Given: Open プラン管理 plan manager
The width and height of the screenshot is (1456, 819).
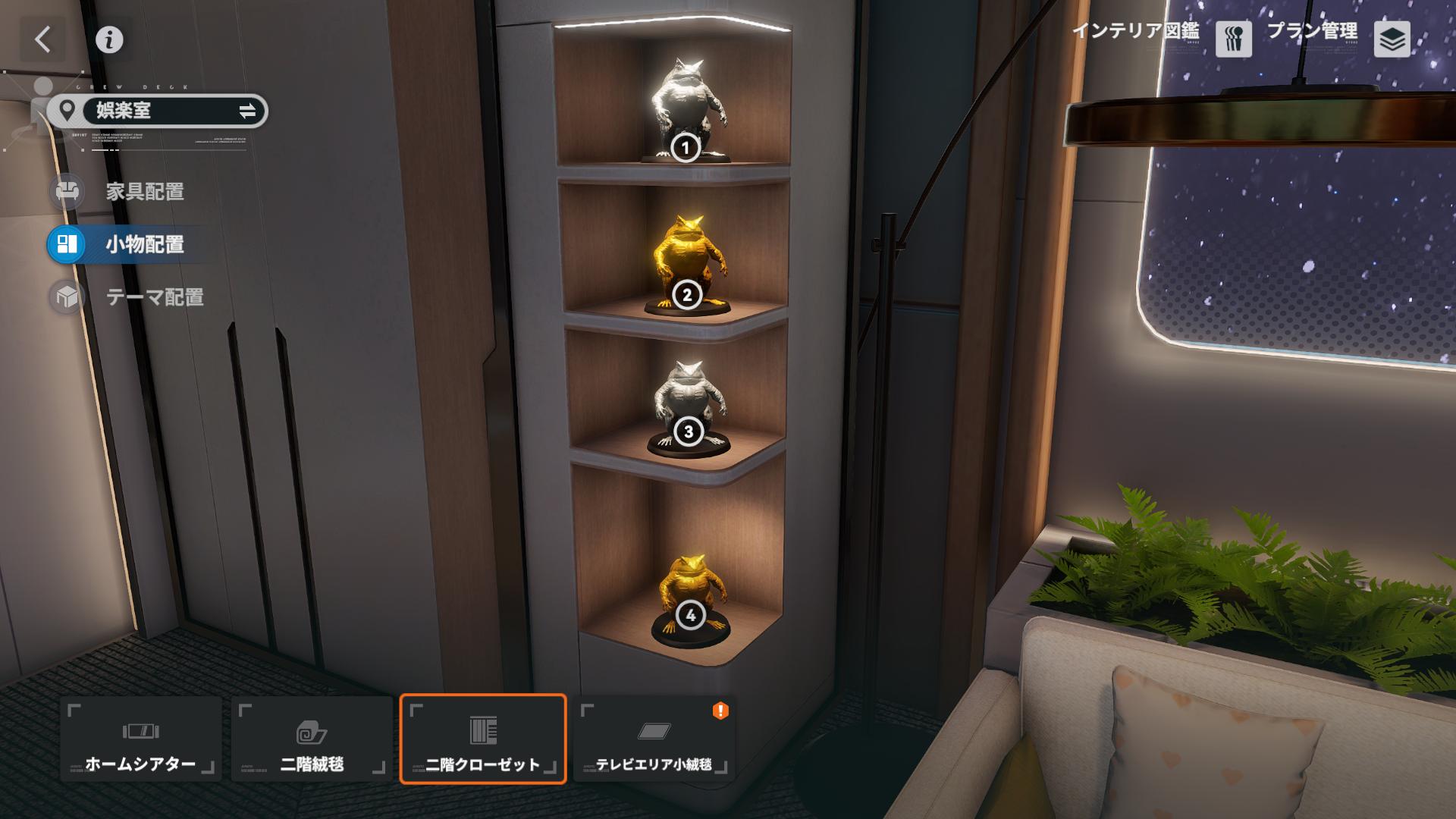Looking at the screenshot, I should click(x=1392, y=39).
